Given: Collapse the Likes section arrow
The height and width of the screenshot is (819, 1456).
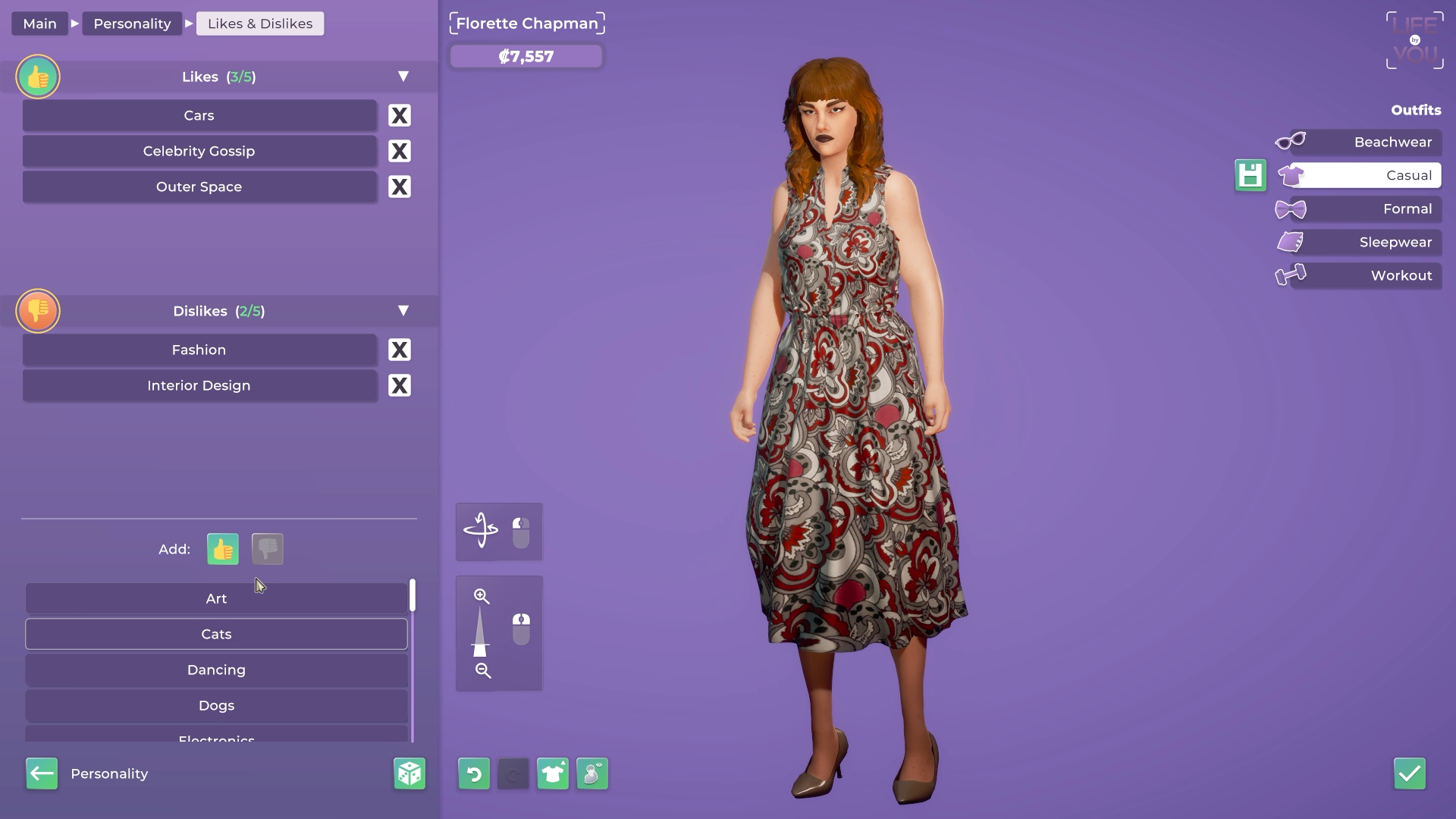Looking at the screenshot, I should [x=403, y=77].
